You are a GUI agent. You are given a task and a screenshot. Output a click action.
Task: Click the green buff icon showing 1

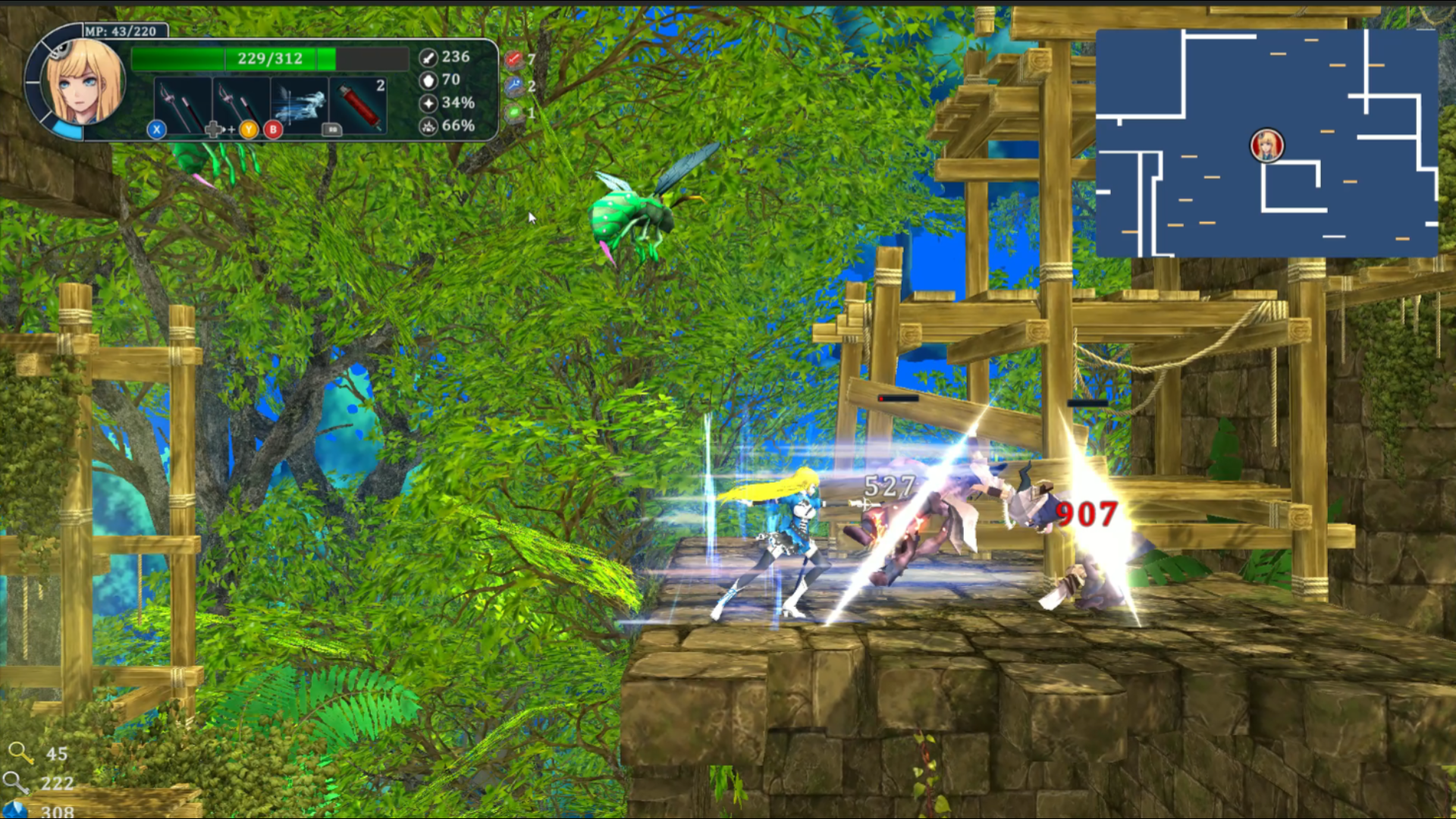click(514, 112)
